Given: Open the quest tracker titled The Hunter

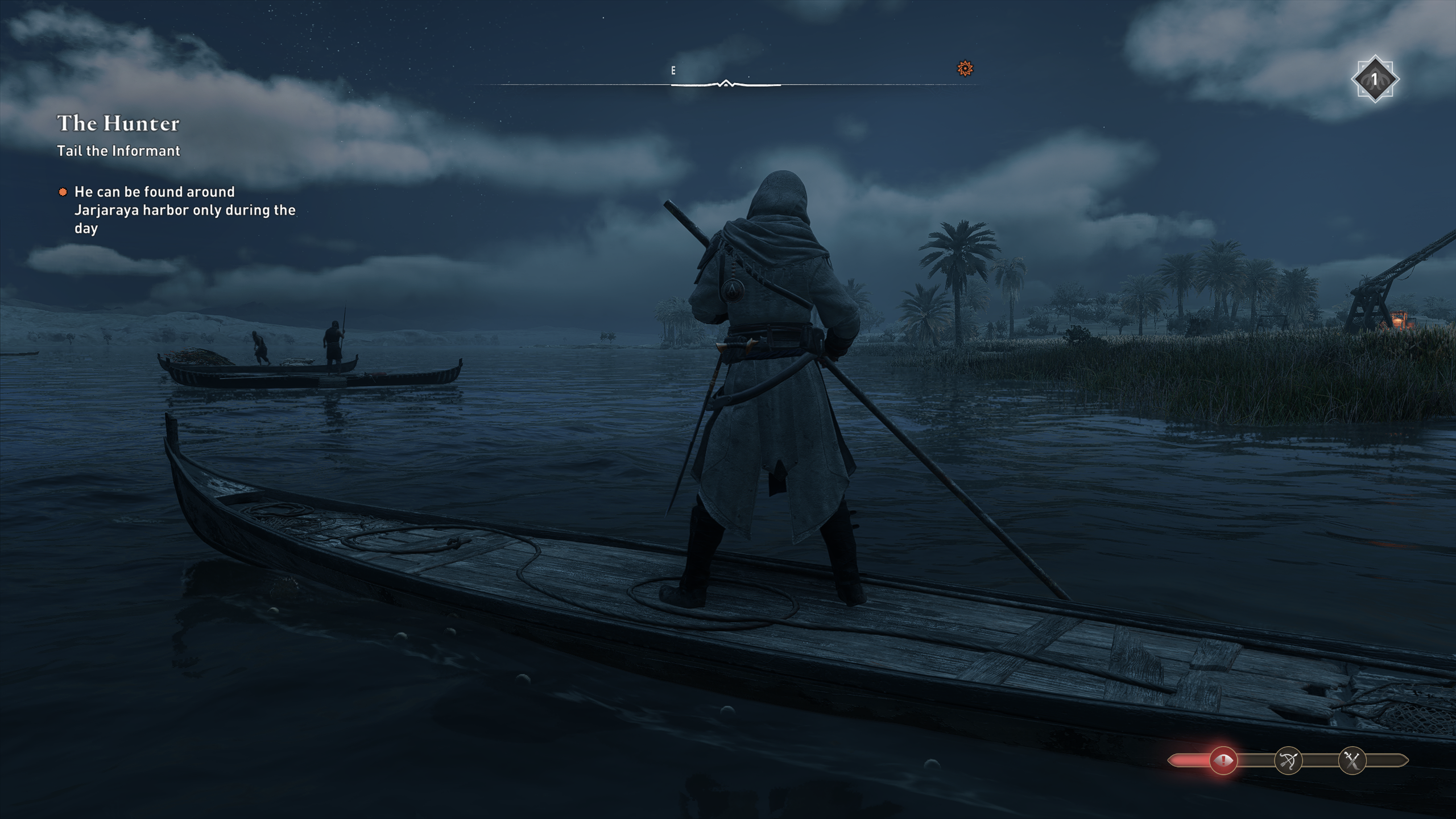Looking at the screenshot, I should pyautogui.click(x=118, y=123).
